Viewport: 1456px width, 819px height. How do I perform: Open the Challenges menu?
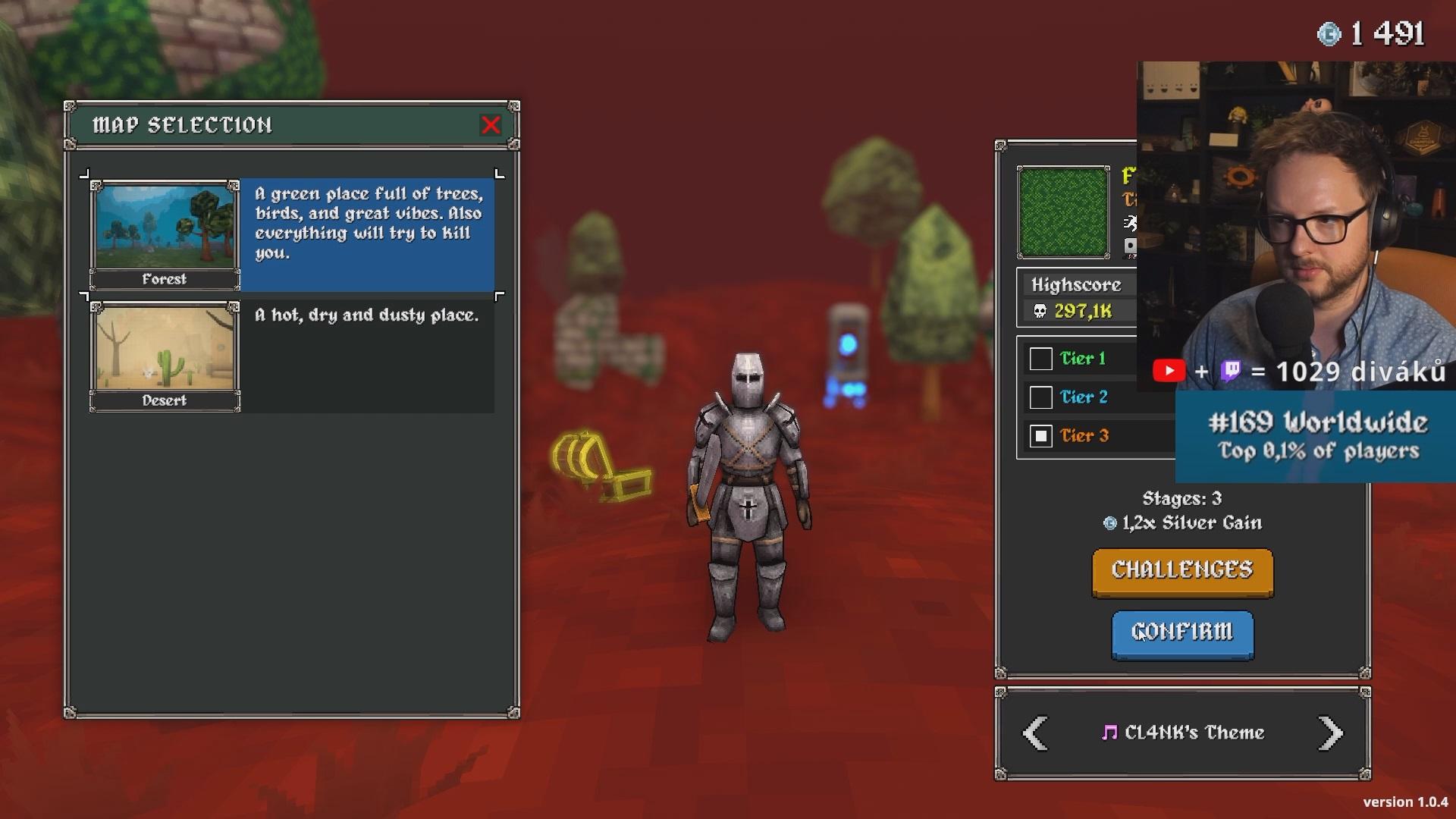[1182, 571]
